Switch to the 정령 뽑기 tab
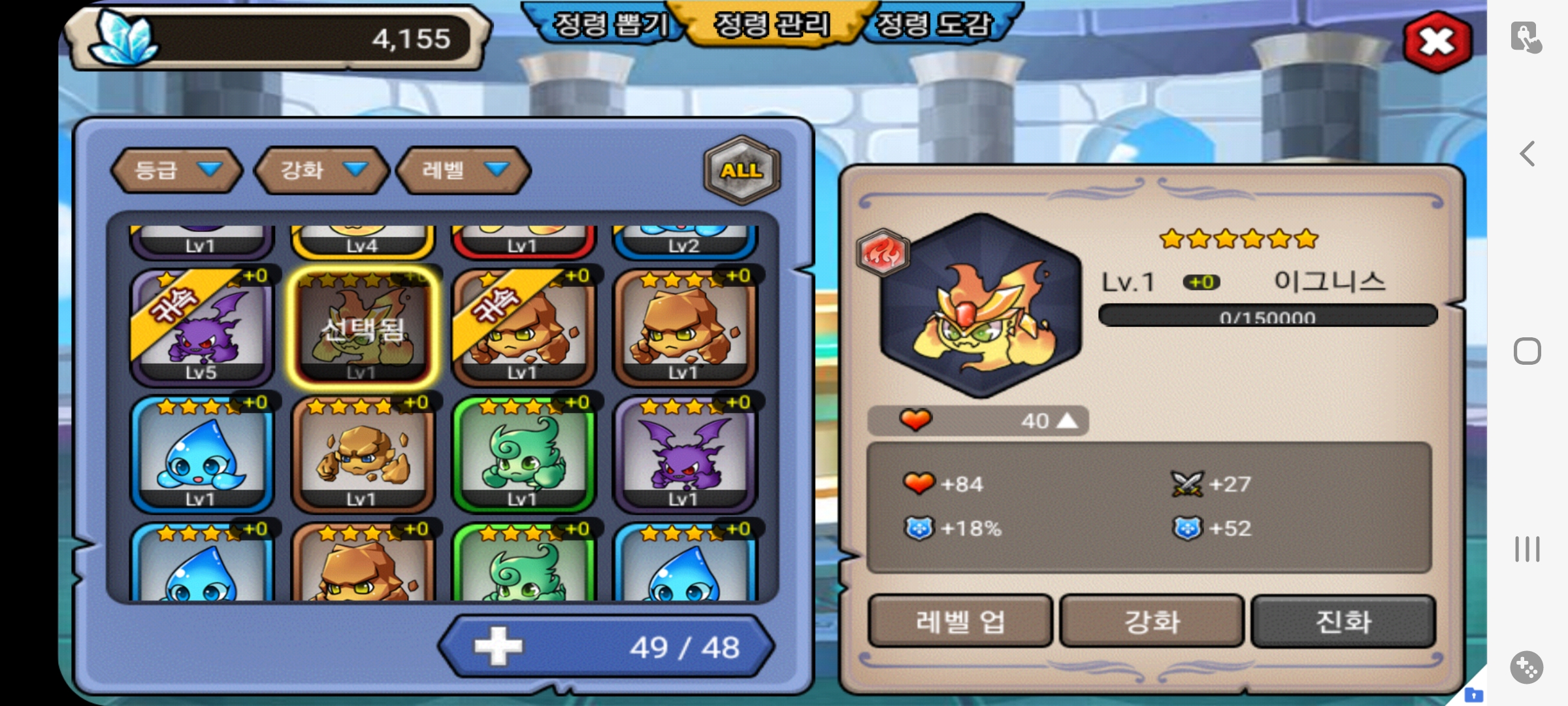The height and width of the screenshot is (706, 1568). tap(609, 25)
